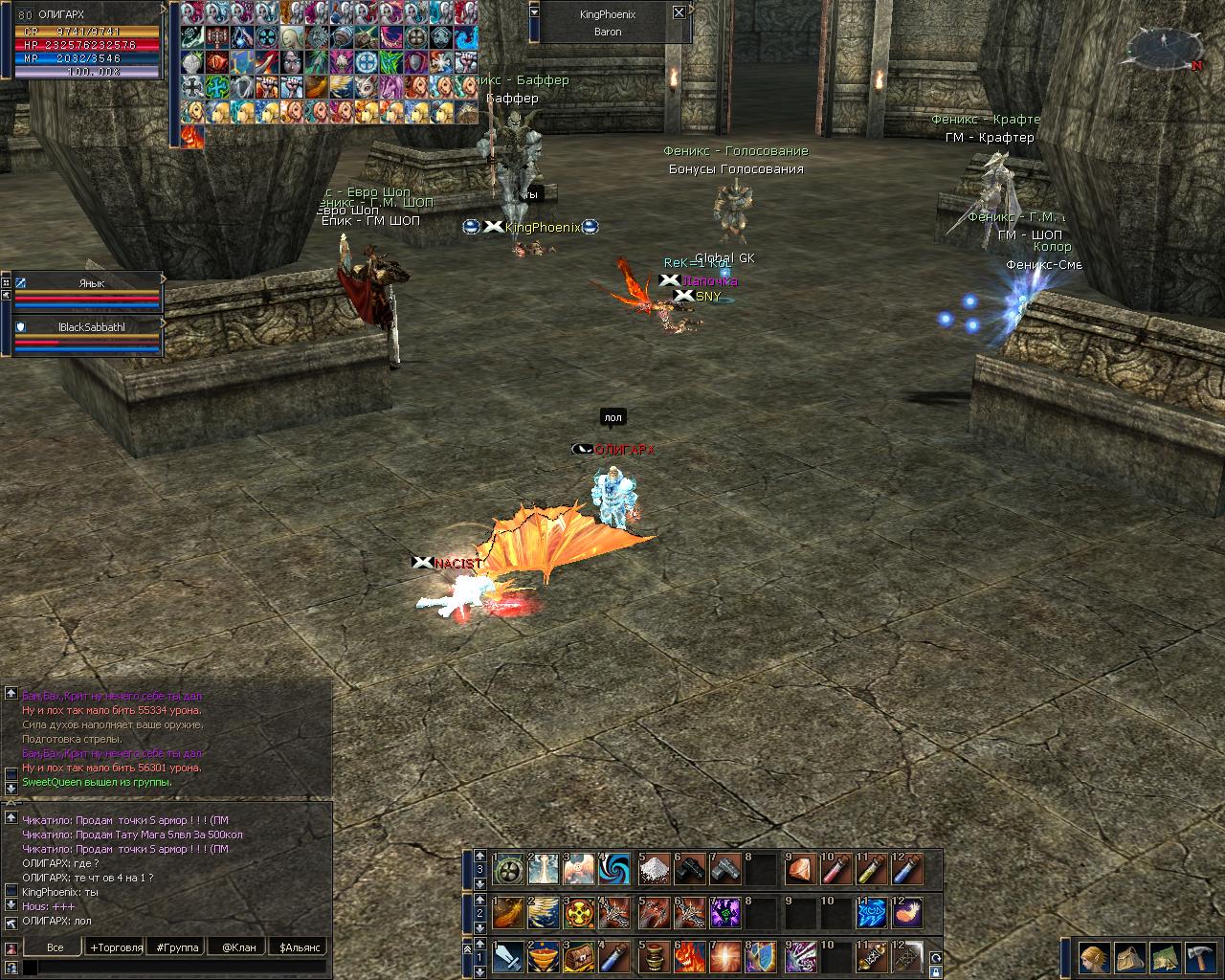This screenshot has width=1225, height=980.
Task: Close the KingPhoenix target window
Action: pos(679,13)
